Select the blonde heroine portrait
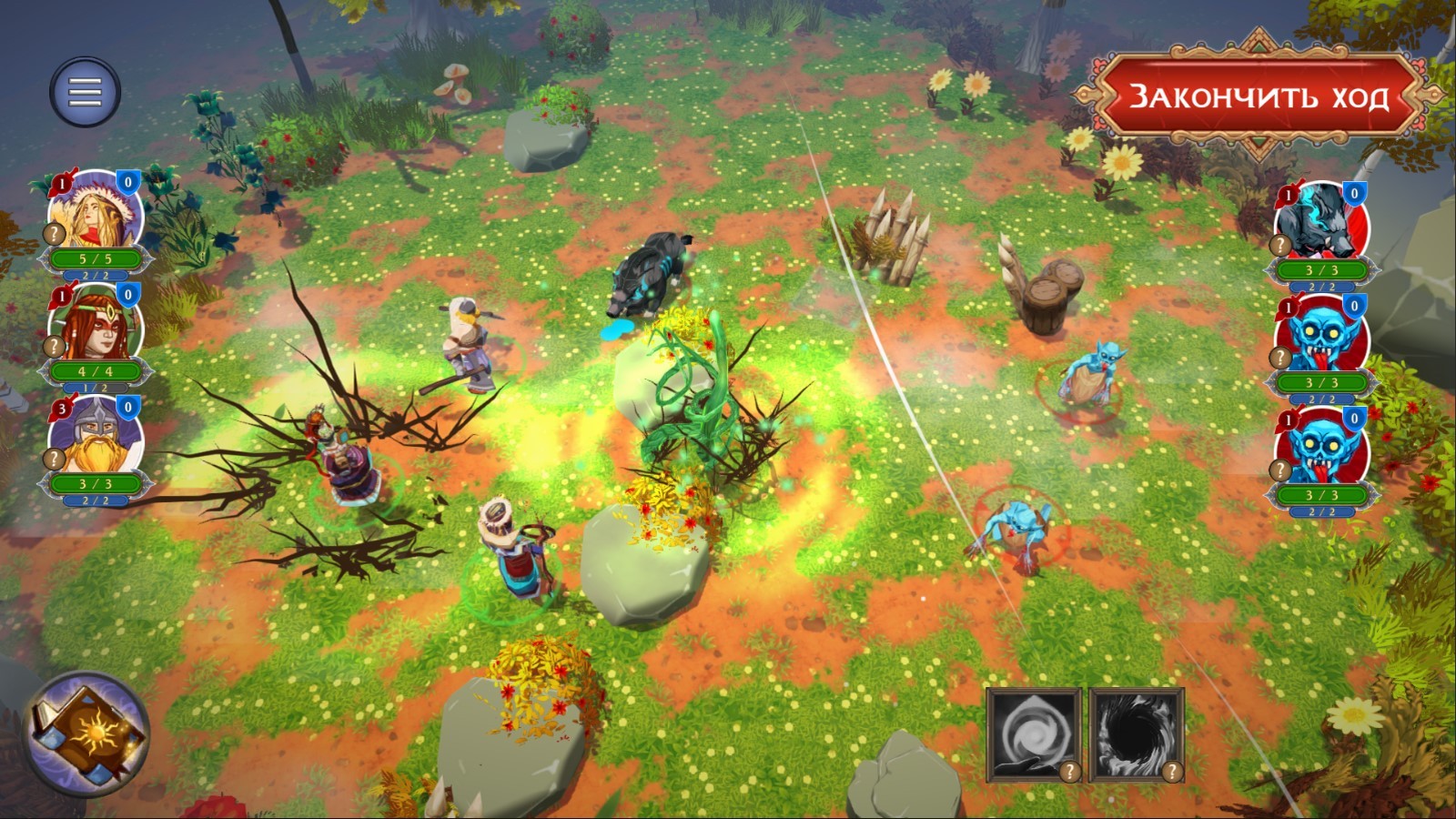 click(97, 212)
